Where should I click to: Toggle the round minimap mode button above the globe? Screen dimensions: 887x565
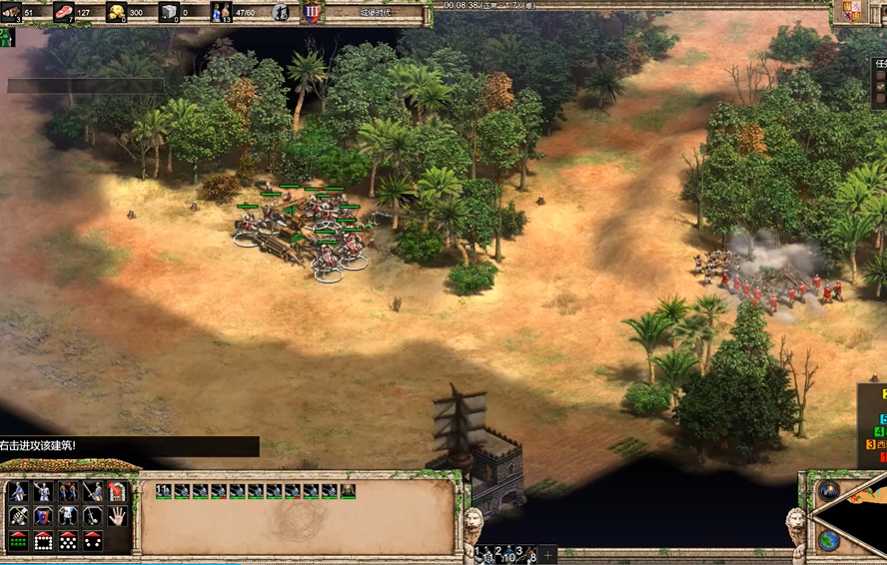pyautogui.click(x=828, y=491)
